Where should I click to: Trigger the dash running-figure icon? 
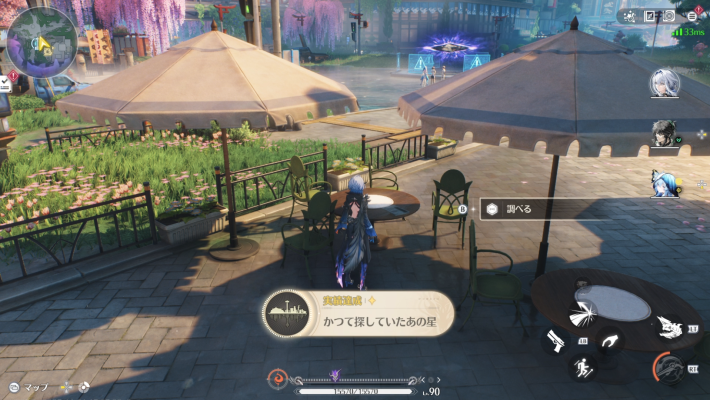581,367
